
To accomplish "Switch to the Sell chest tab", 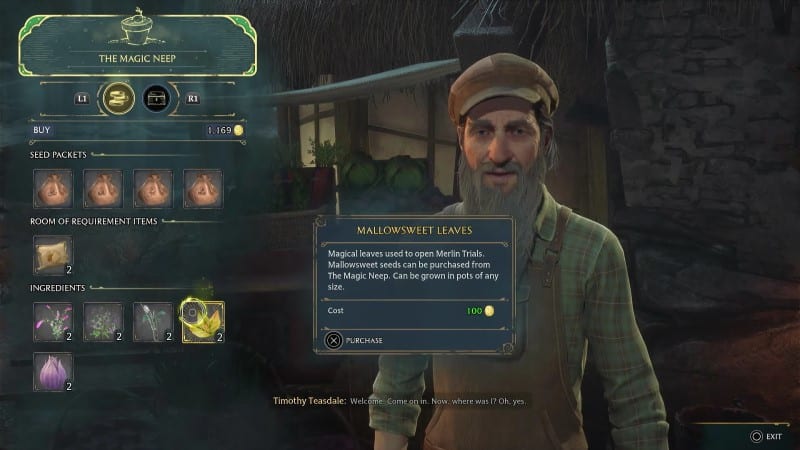I will pos(155,98).
